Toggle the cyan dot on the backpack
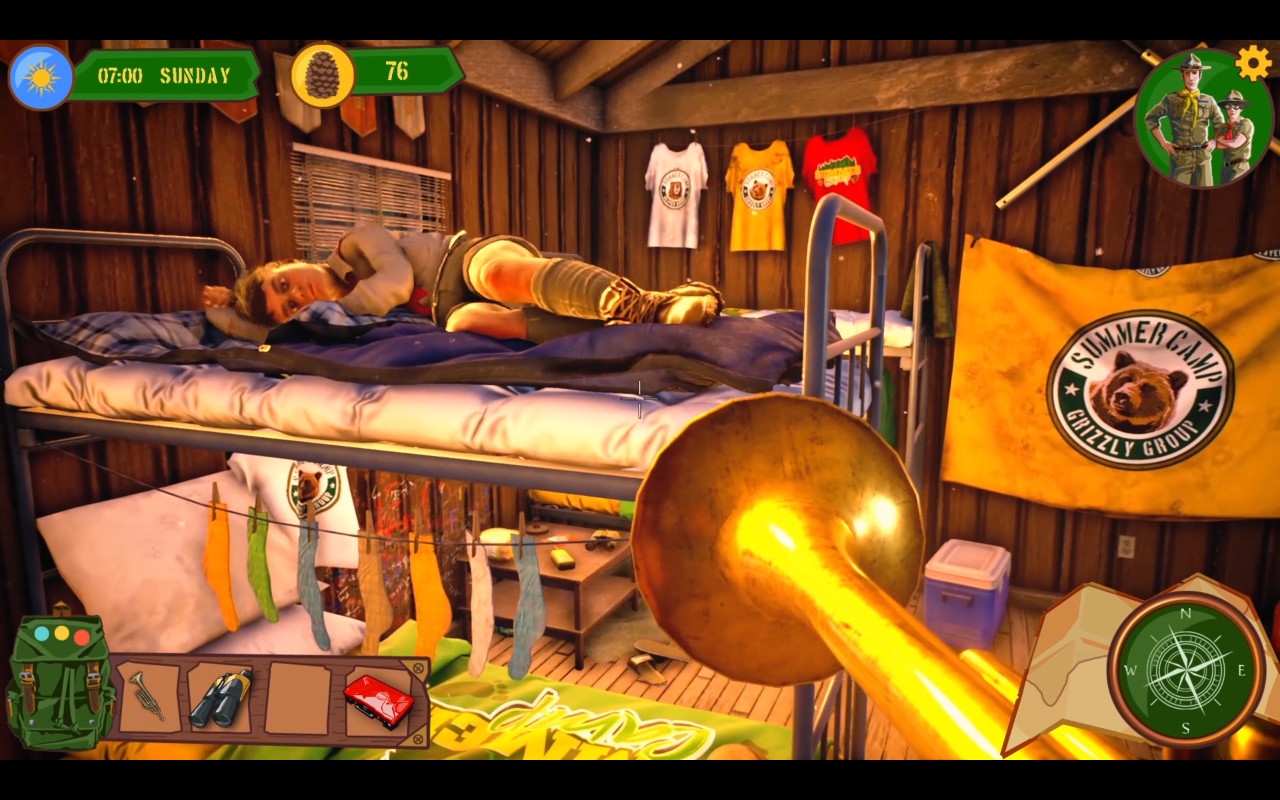1280x800 pixels. tap(41, 631)
